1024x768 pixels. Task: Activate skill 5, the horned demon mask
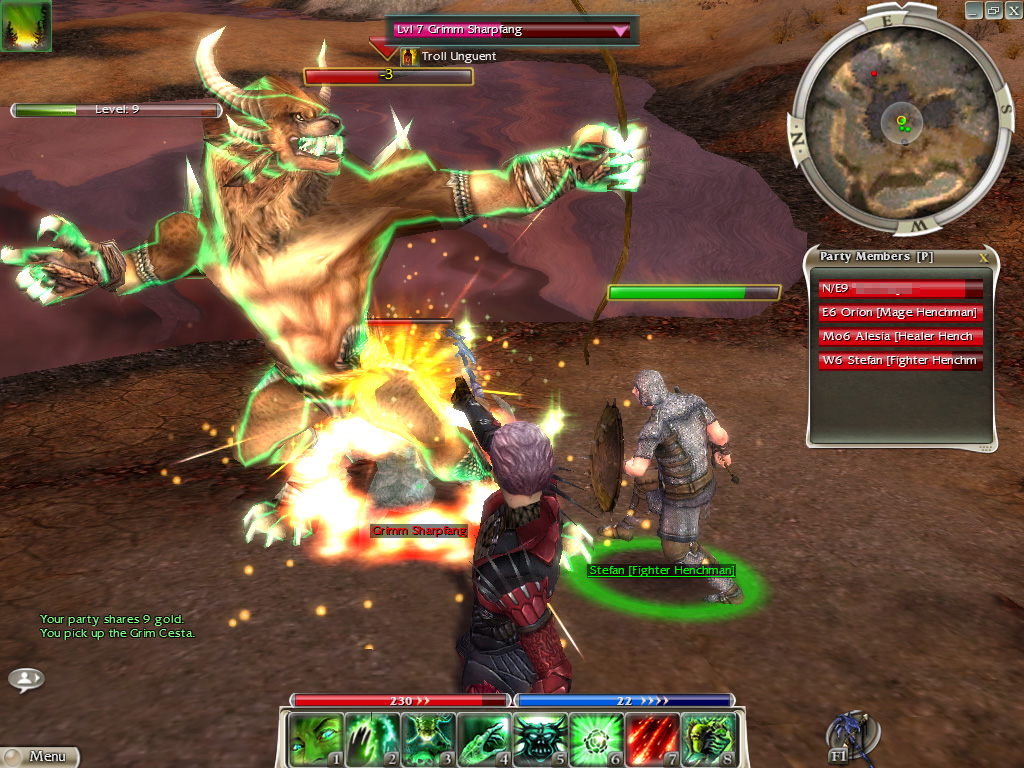coord(541,739)
